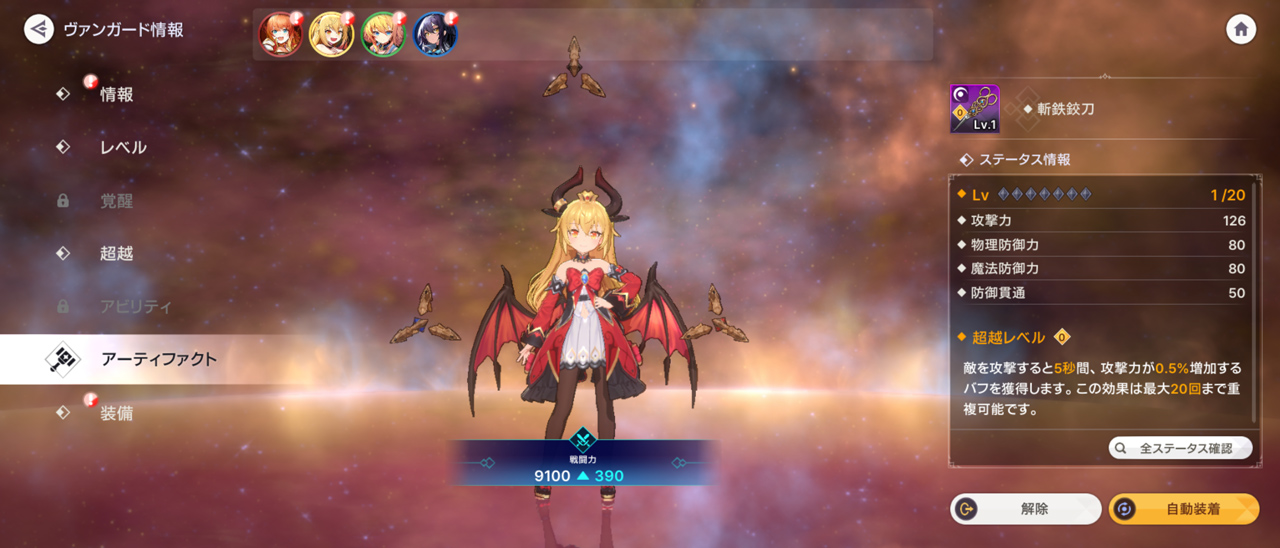Switch to the レベル section

pos(123,147)
